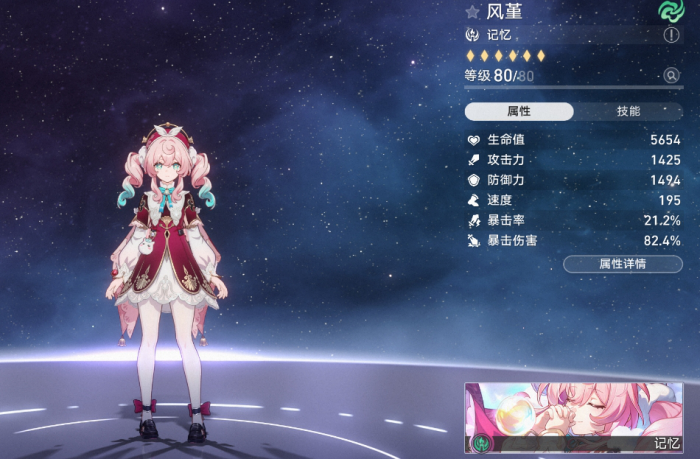Open the level preview magnifier icon

(x=672, y=75)
